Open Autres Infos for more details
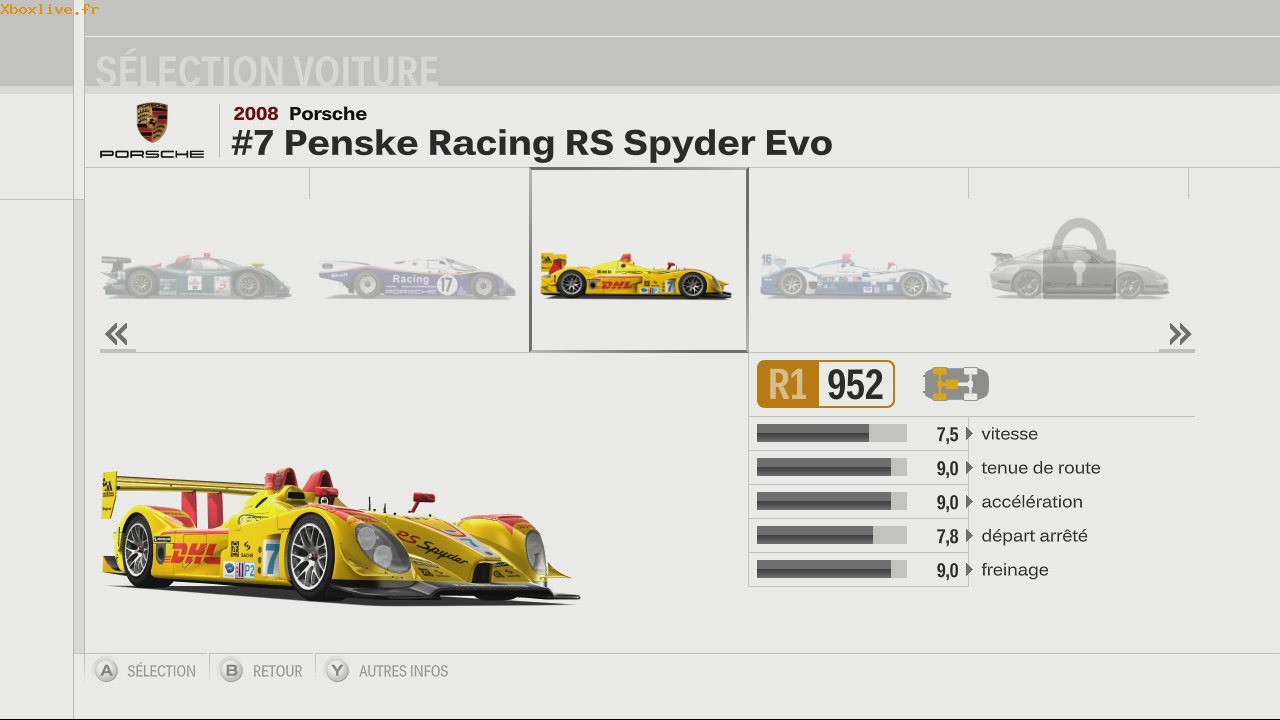The width and height of the screenshot is (1280, 720). pos(388,671)
